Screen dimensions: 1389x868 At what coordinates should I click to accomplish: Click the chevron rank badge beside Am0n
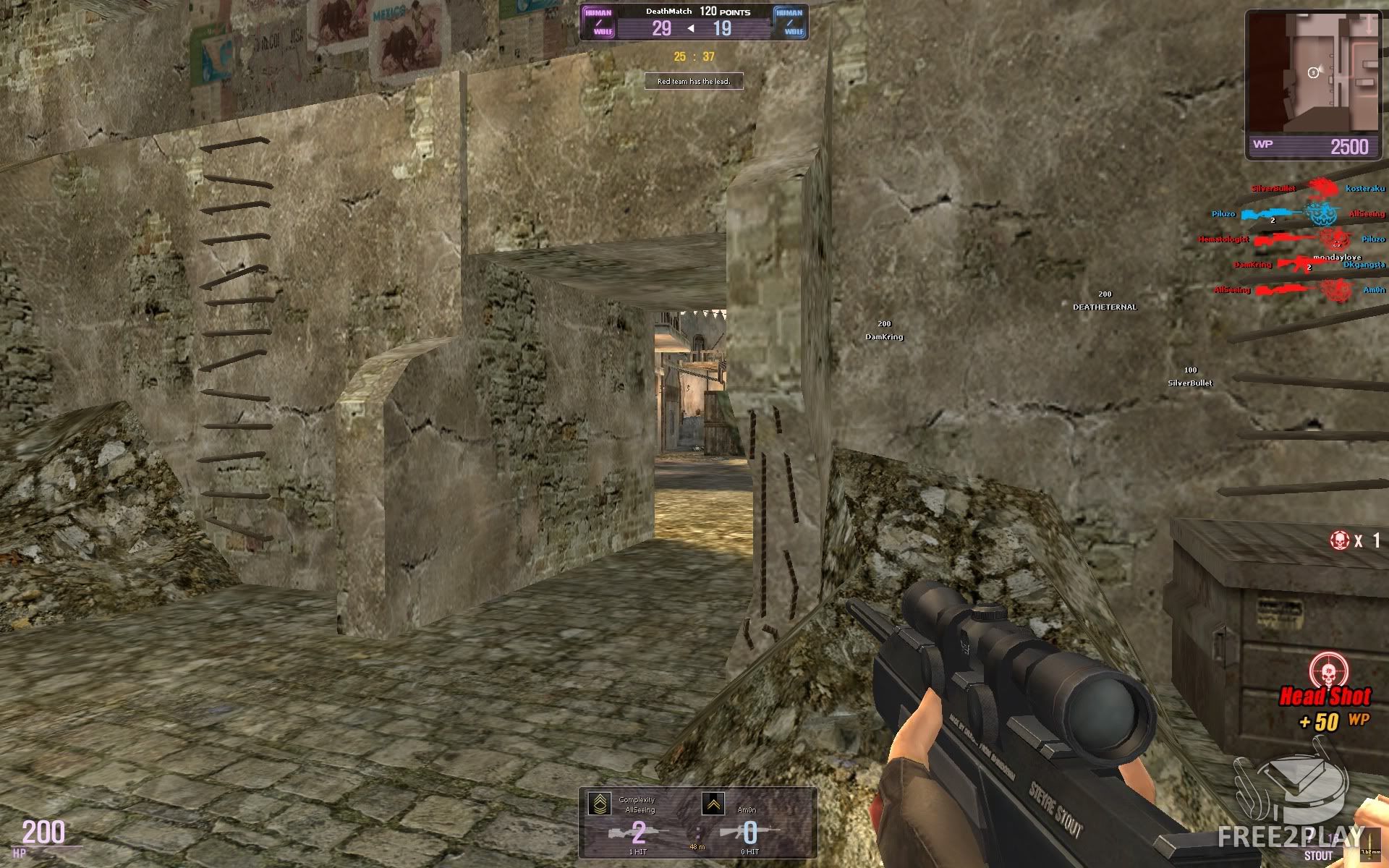pos(713,804)
